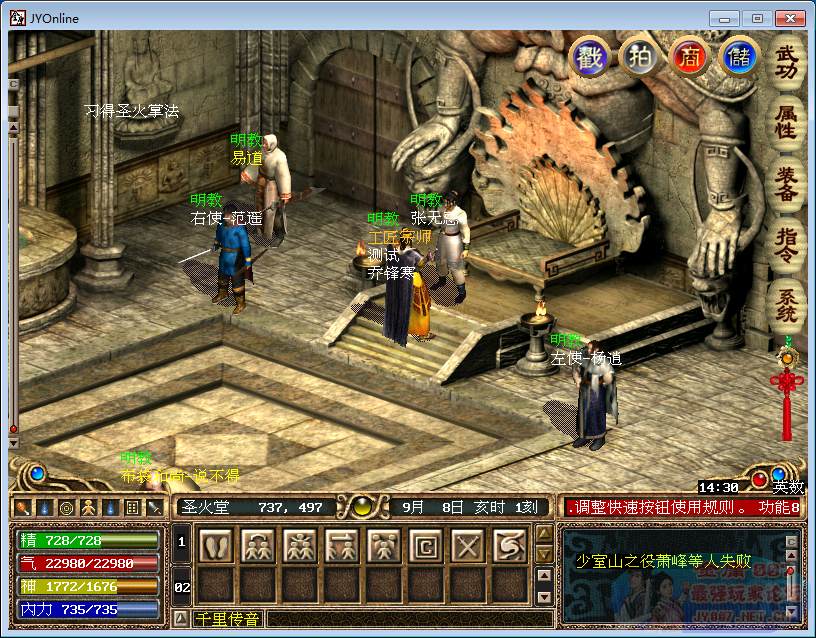816x638 pixels.
Task: Click the orange human figure toolbar icon
Action: (x=87, y=507)
